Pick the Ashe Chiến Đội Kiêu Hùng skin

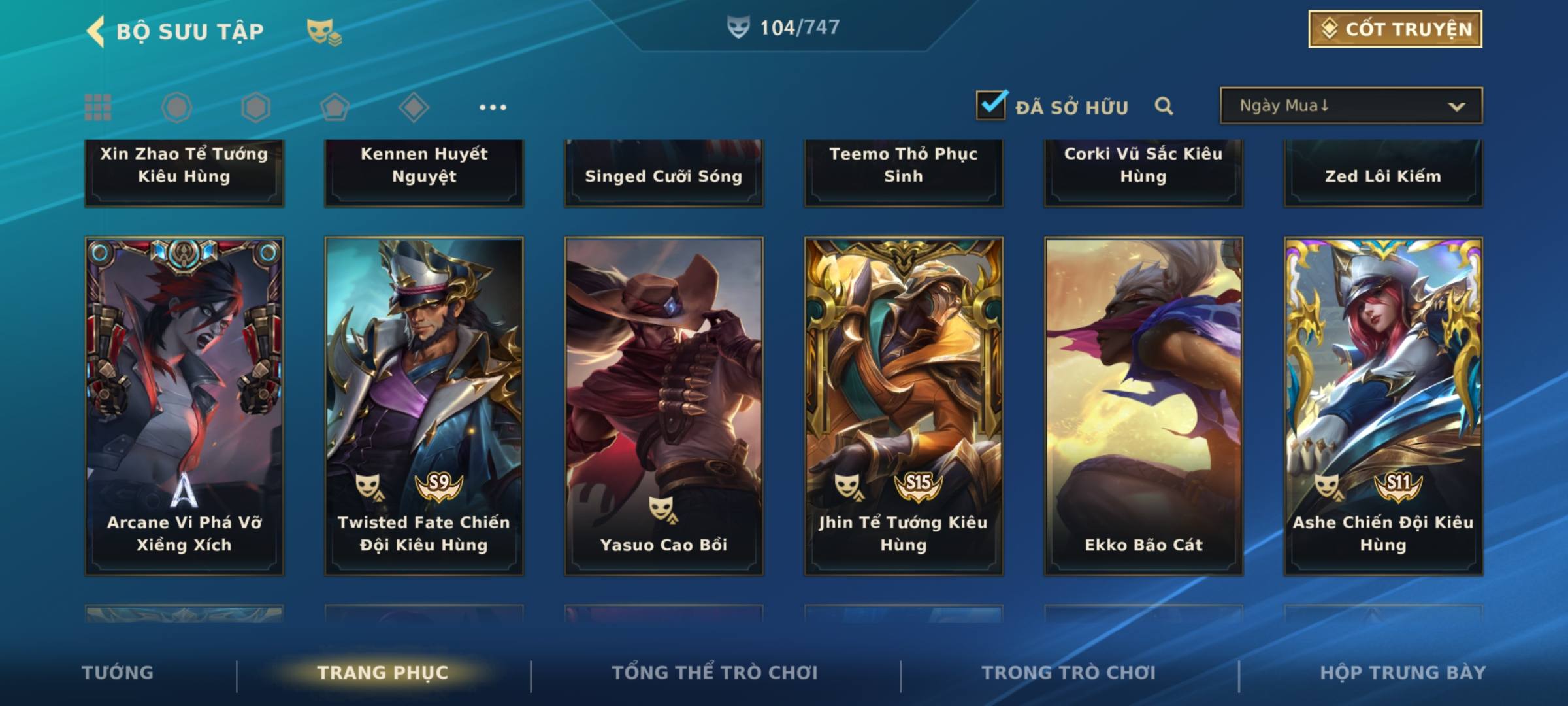[1383, 405]
